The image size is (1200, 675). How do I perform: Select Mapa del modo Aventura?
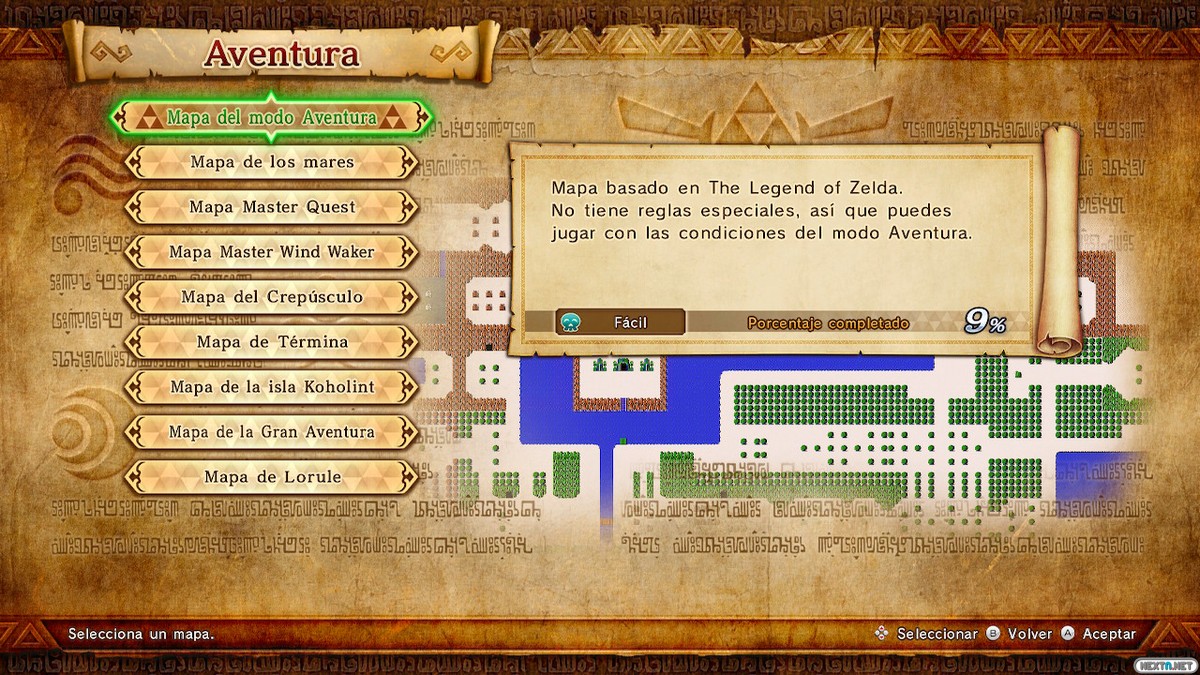pos(272,118)
